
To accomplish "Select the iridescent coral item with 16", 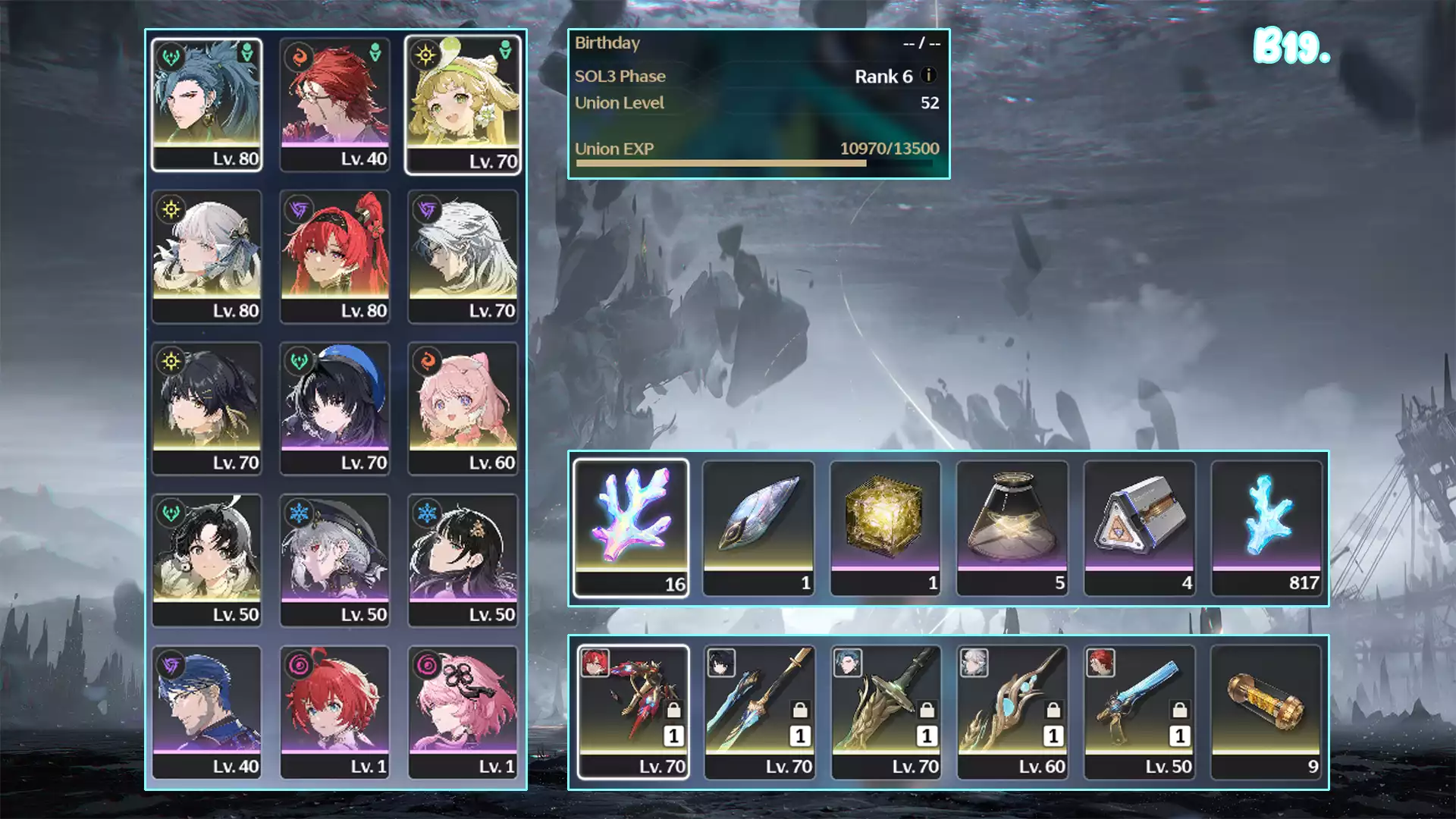I will [x=631, y=527].
